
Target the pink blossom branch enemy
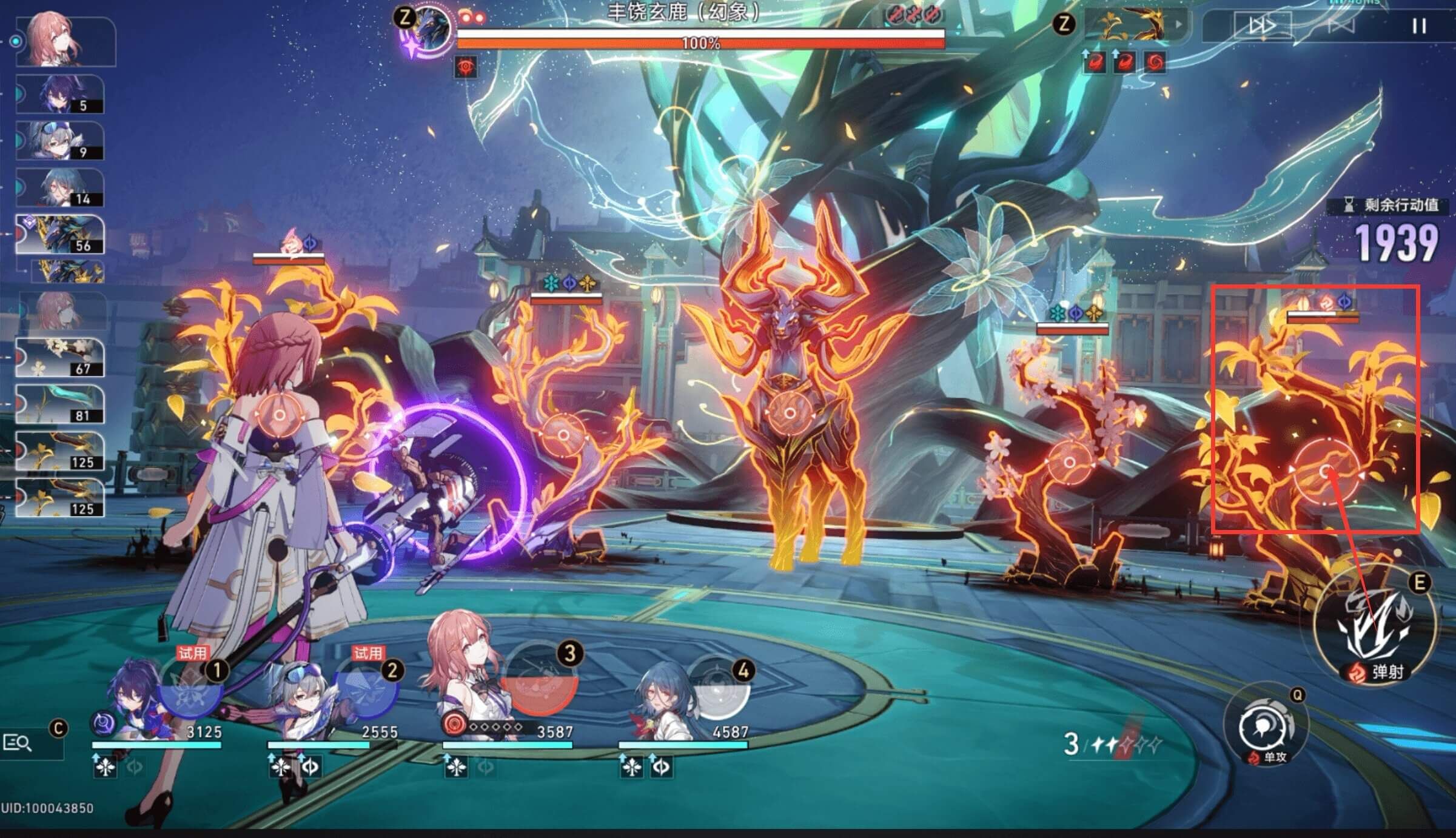pos(1069,463)
